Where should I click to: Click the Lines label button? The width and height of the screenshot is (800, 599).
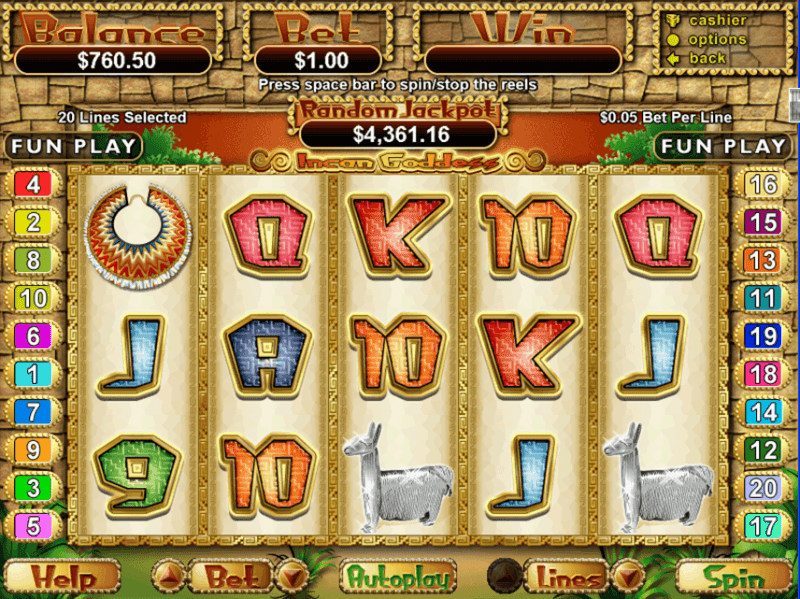coord(568,577)
